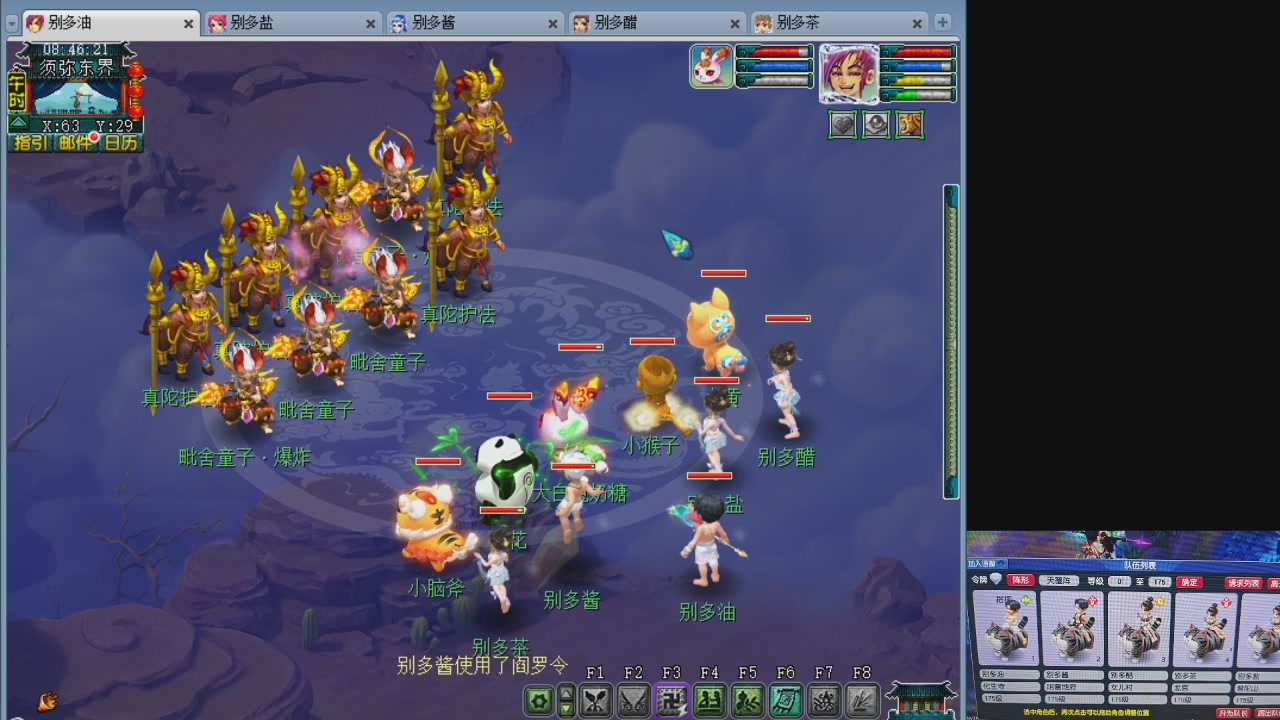Image resolution: width=1280 pixels, height=720 pixels.
Task: Open the settings gear on the skill bar
Action: click(x=539, y=699)
